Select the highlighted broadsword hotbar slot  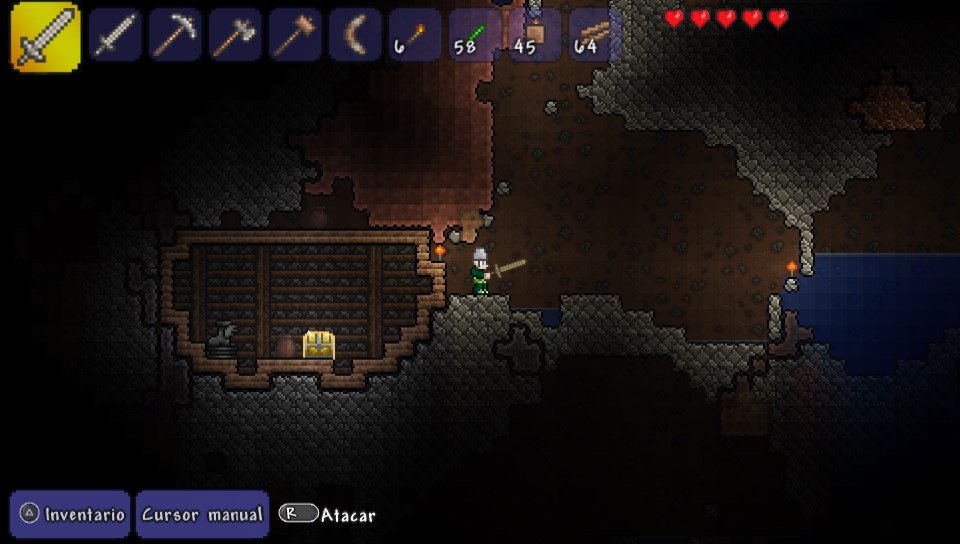coord(45,36)
